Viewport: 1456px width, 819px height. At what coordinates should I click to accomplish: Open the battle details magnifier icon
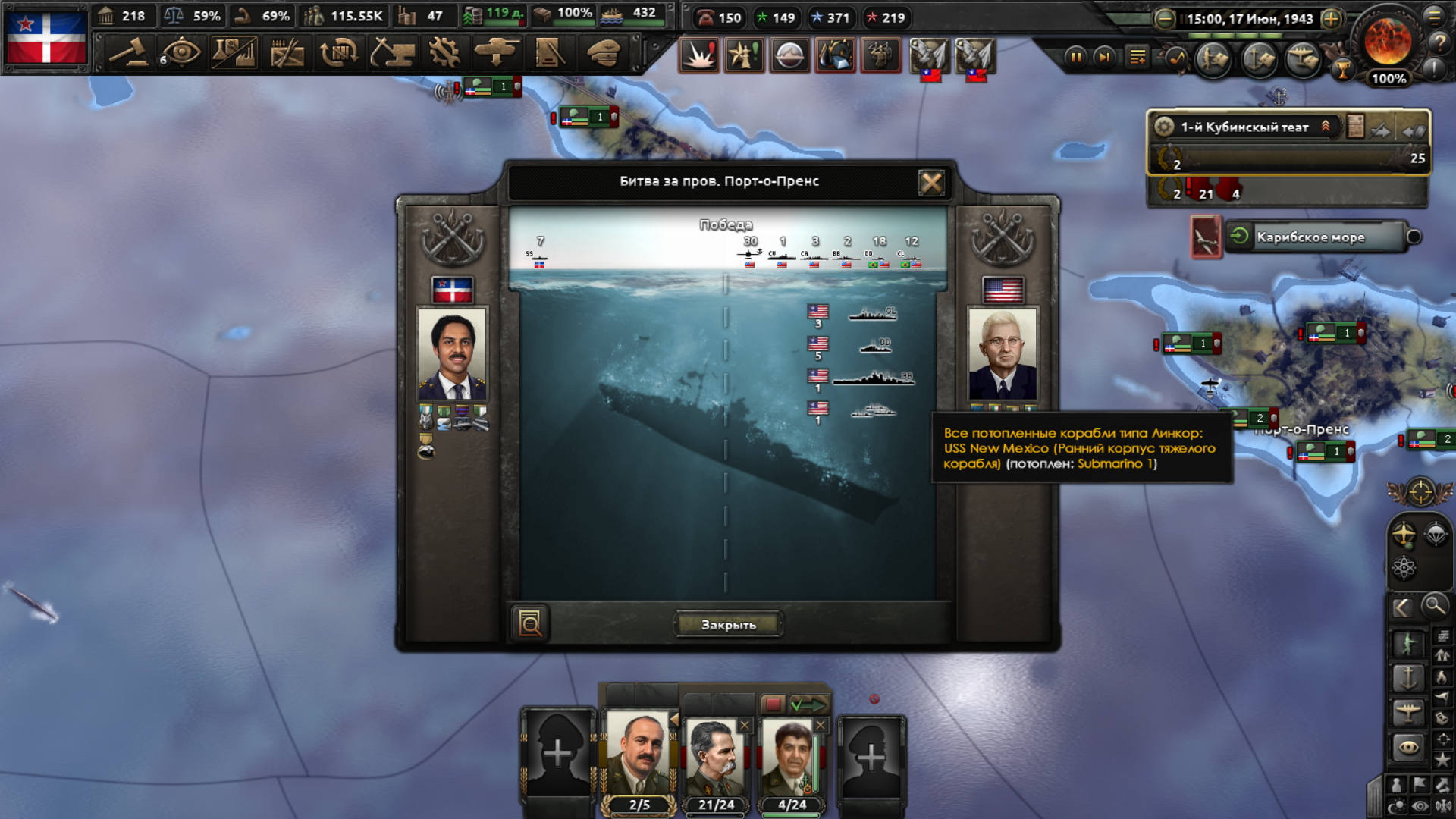pyautogui.click(x=530, y=623)
